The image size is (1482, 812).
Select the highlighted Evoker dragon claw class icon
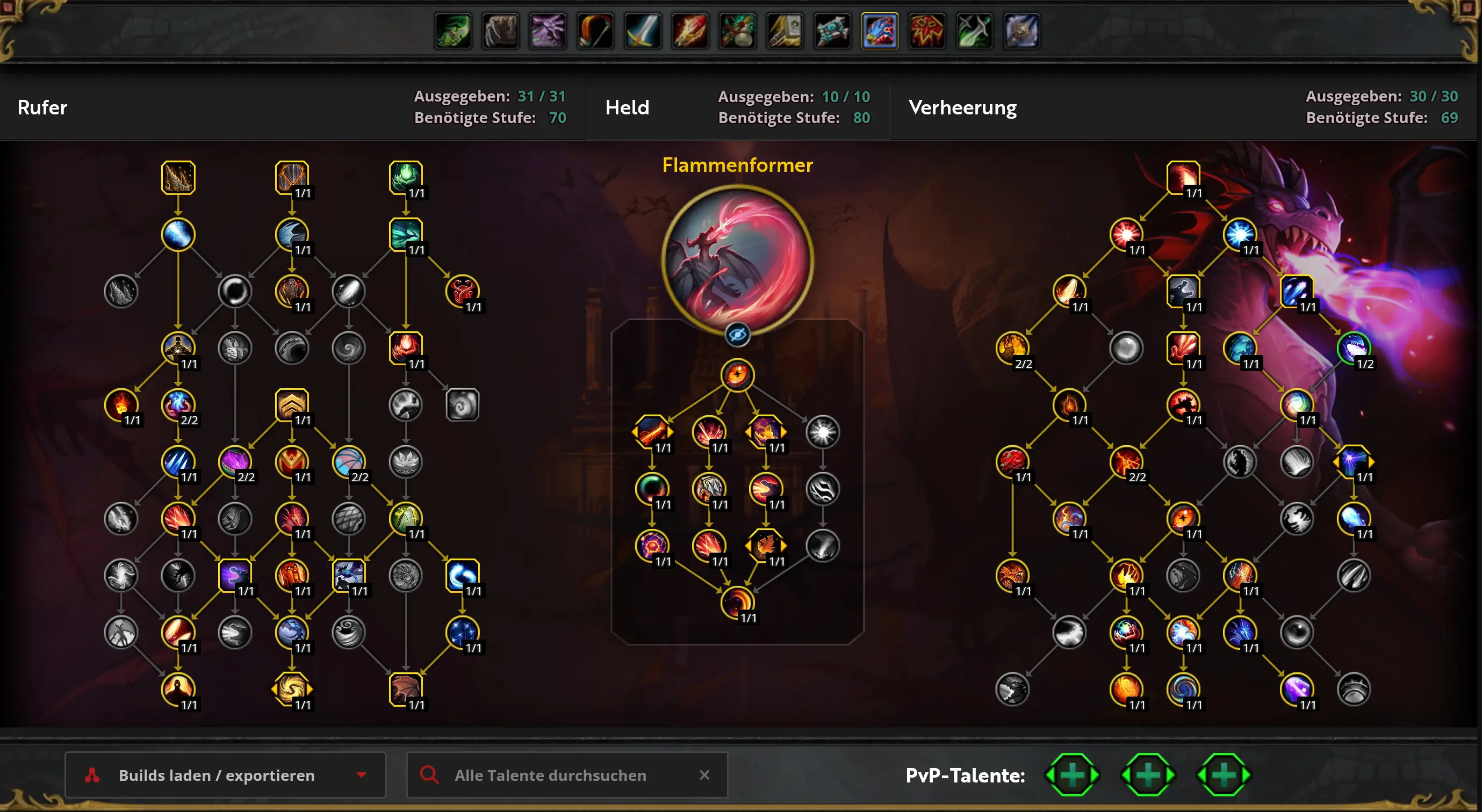(879, 31)
